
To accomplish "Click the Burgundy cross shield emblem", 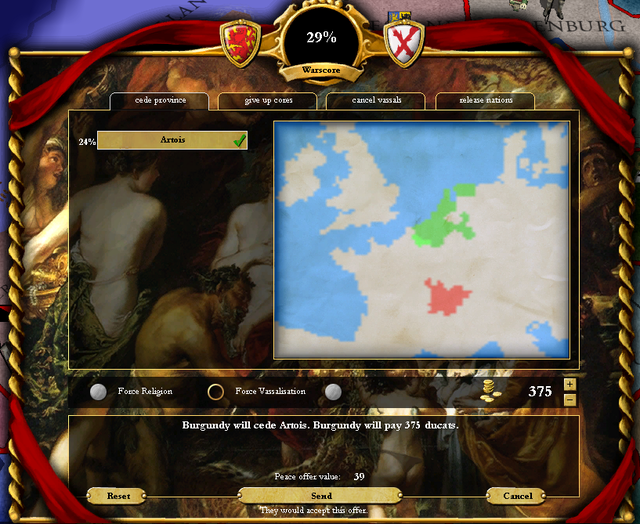I will pos(404,41).
